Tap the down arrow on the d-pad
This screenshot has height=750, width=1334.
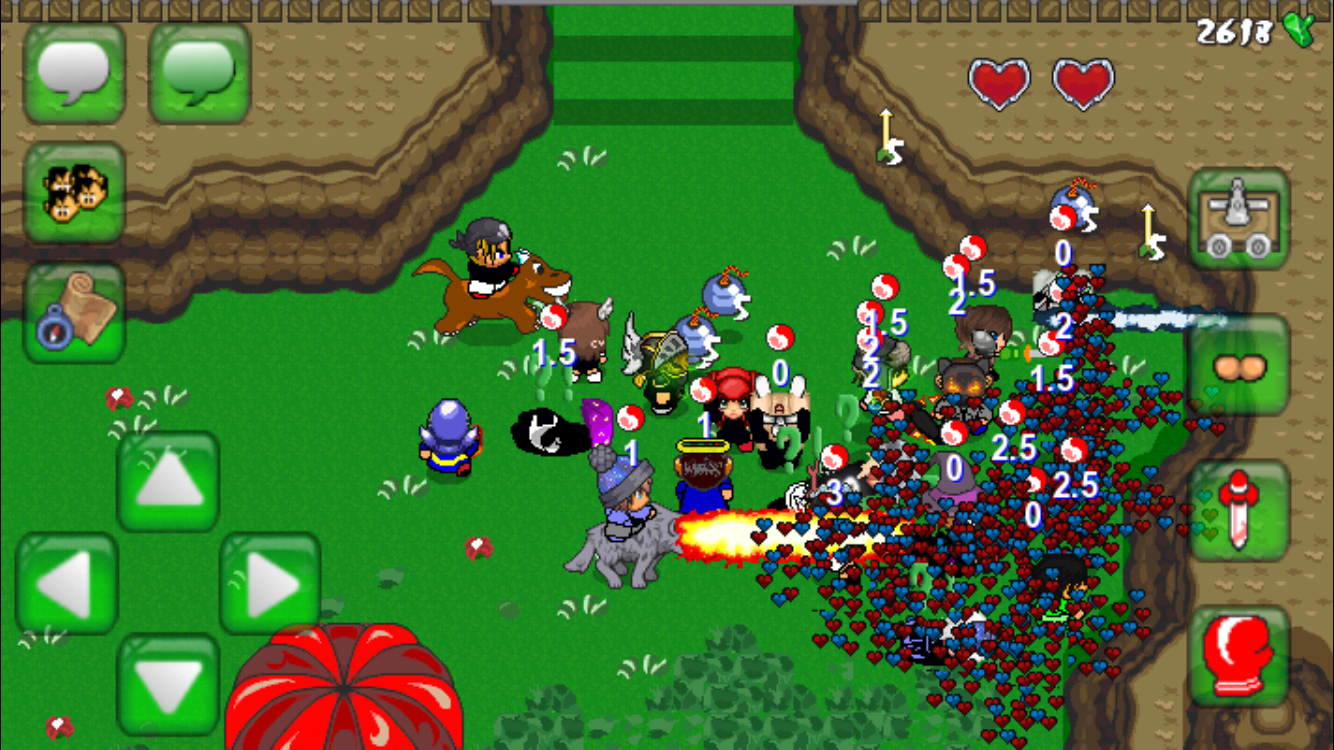click(168, 684)
